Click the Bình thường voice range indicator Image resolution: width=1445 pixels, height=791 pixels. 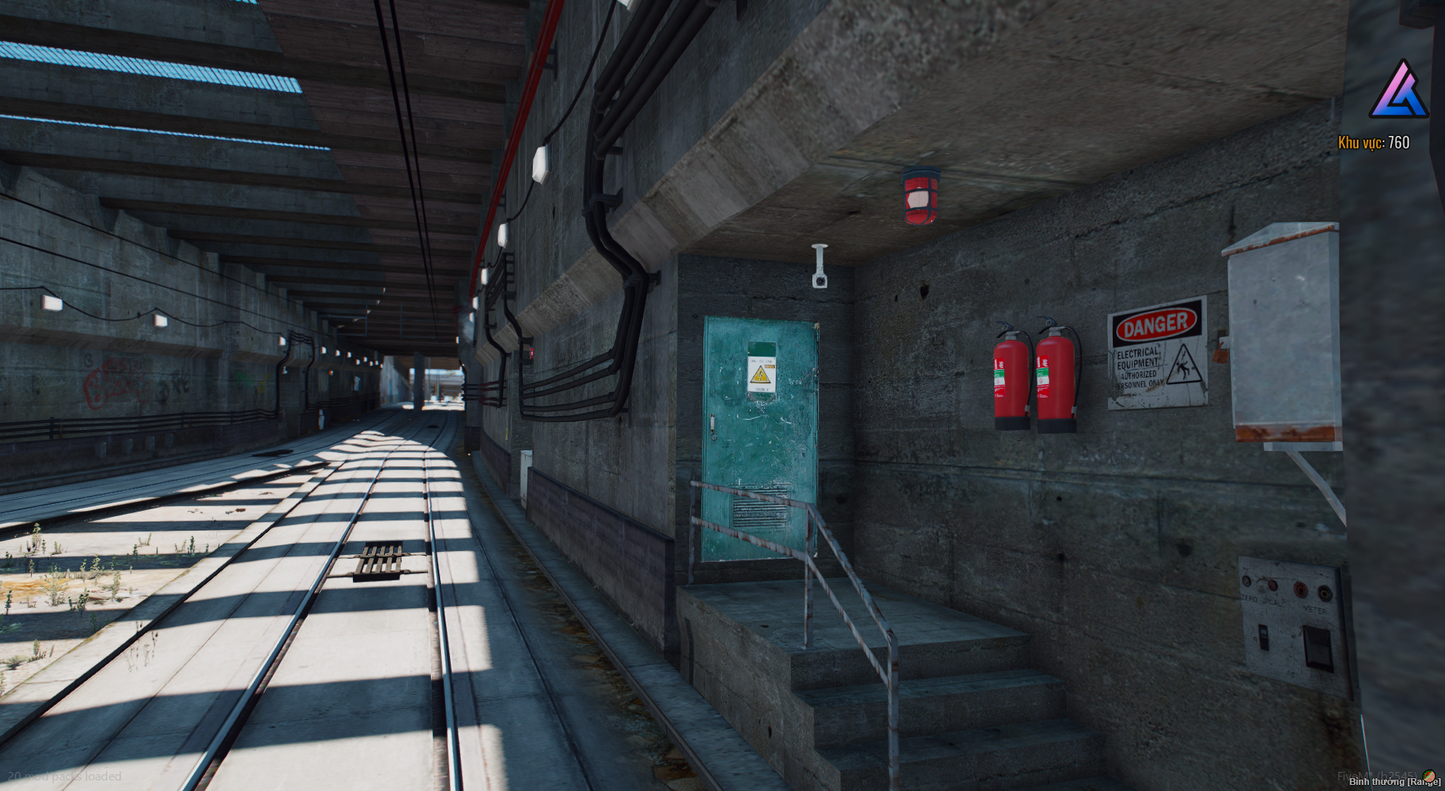point(1393,782)
